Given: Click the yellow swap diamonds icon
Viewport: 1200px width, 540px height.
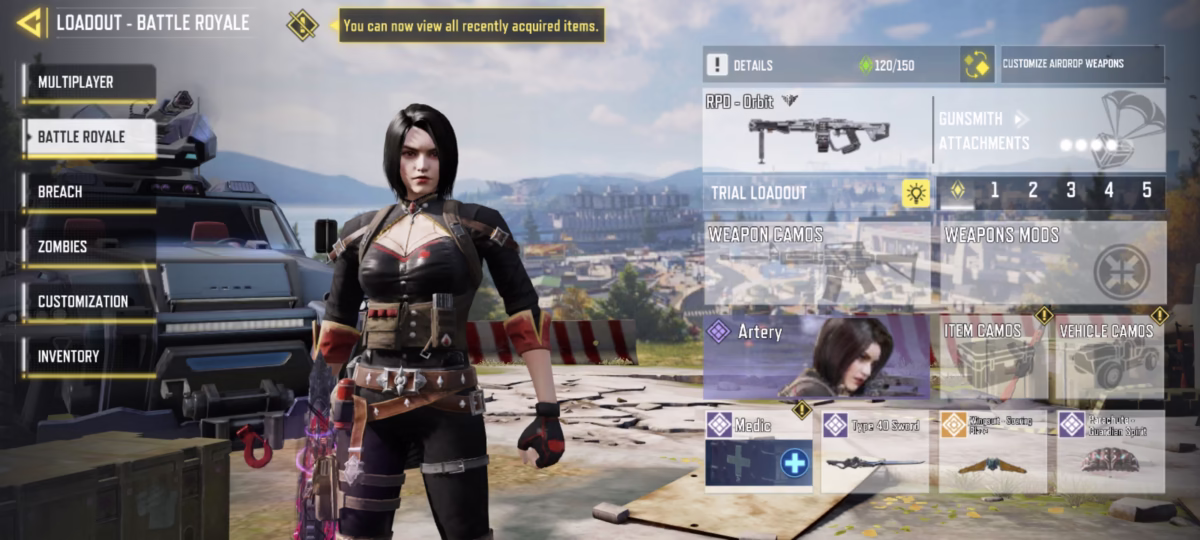Looking at the screenshot, I should pos(976,65).
